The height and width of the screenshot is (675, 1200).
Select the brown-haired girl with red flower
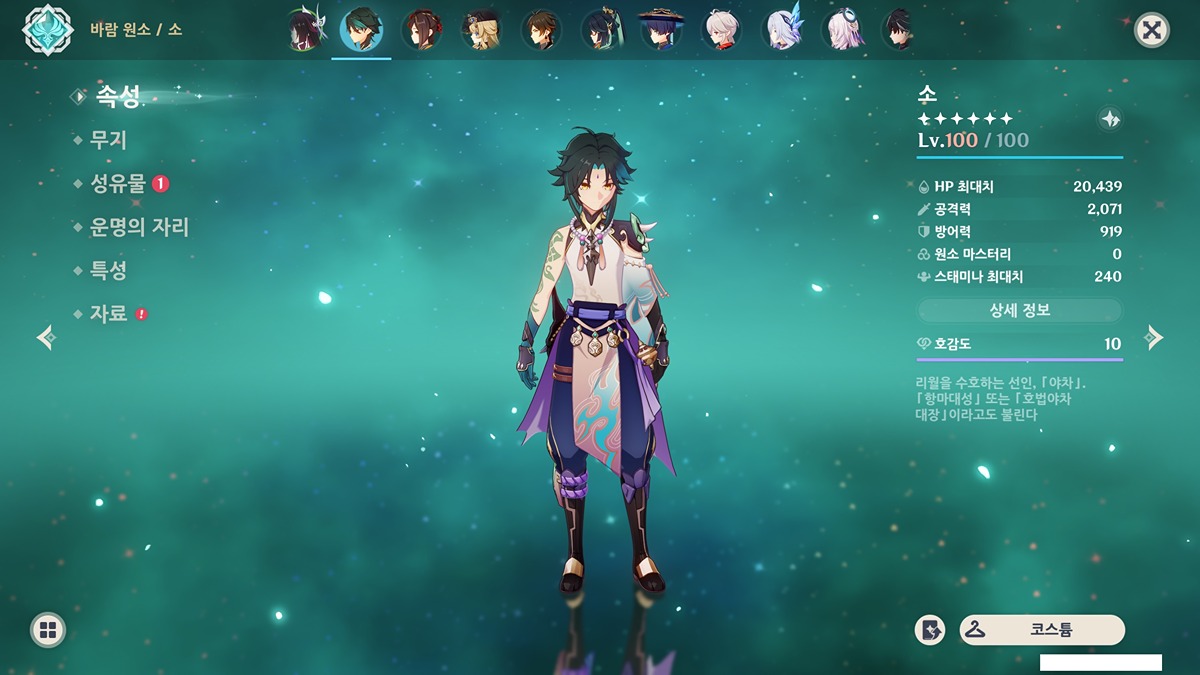click(x=421, y=29)
